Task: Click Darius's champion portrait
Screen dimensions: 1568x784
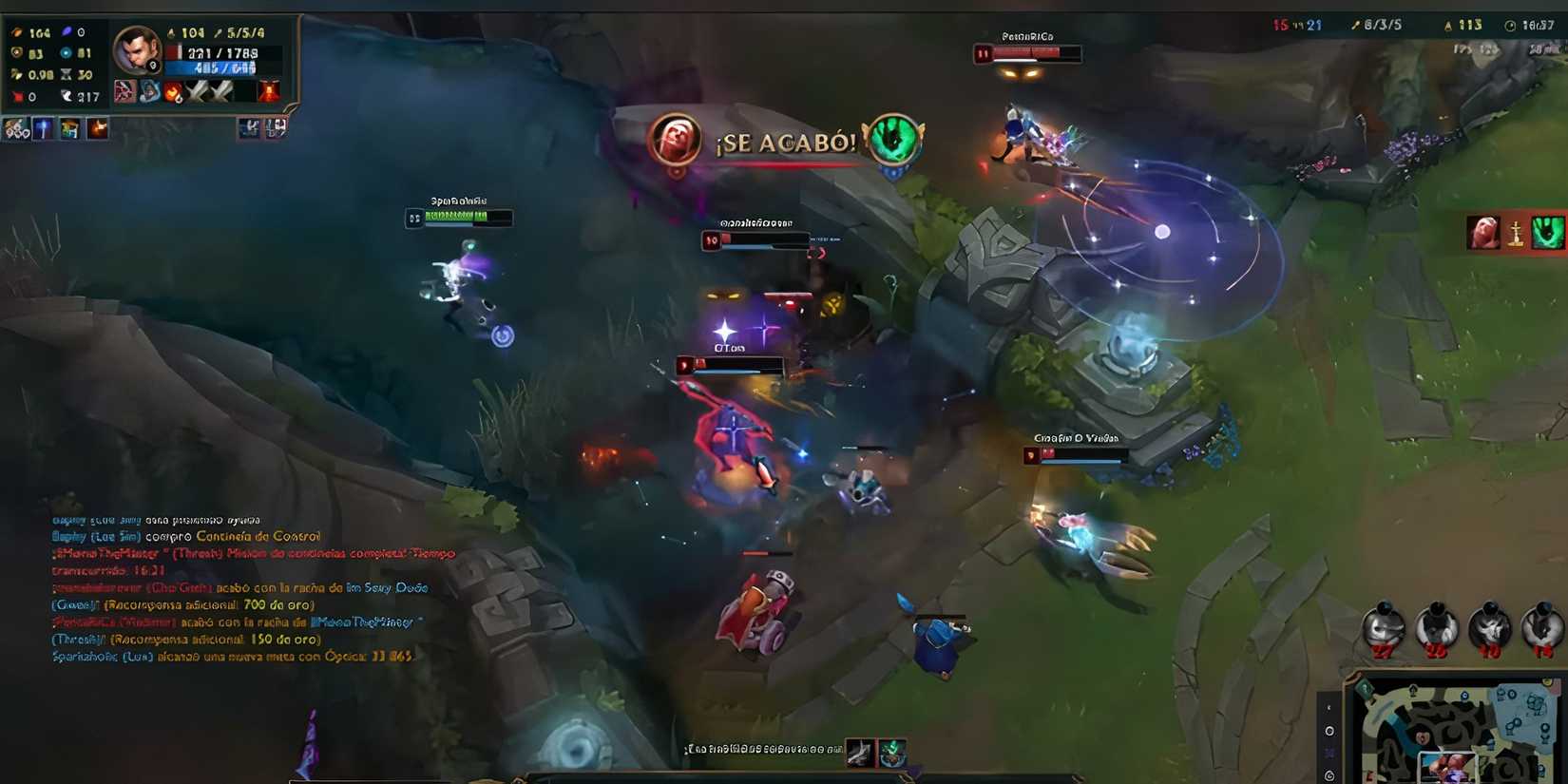Action: (x=137, y=53)
